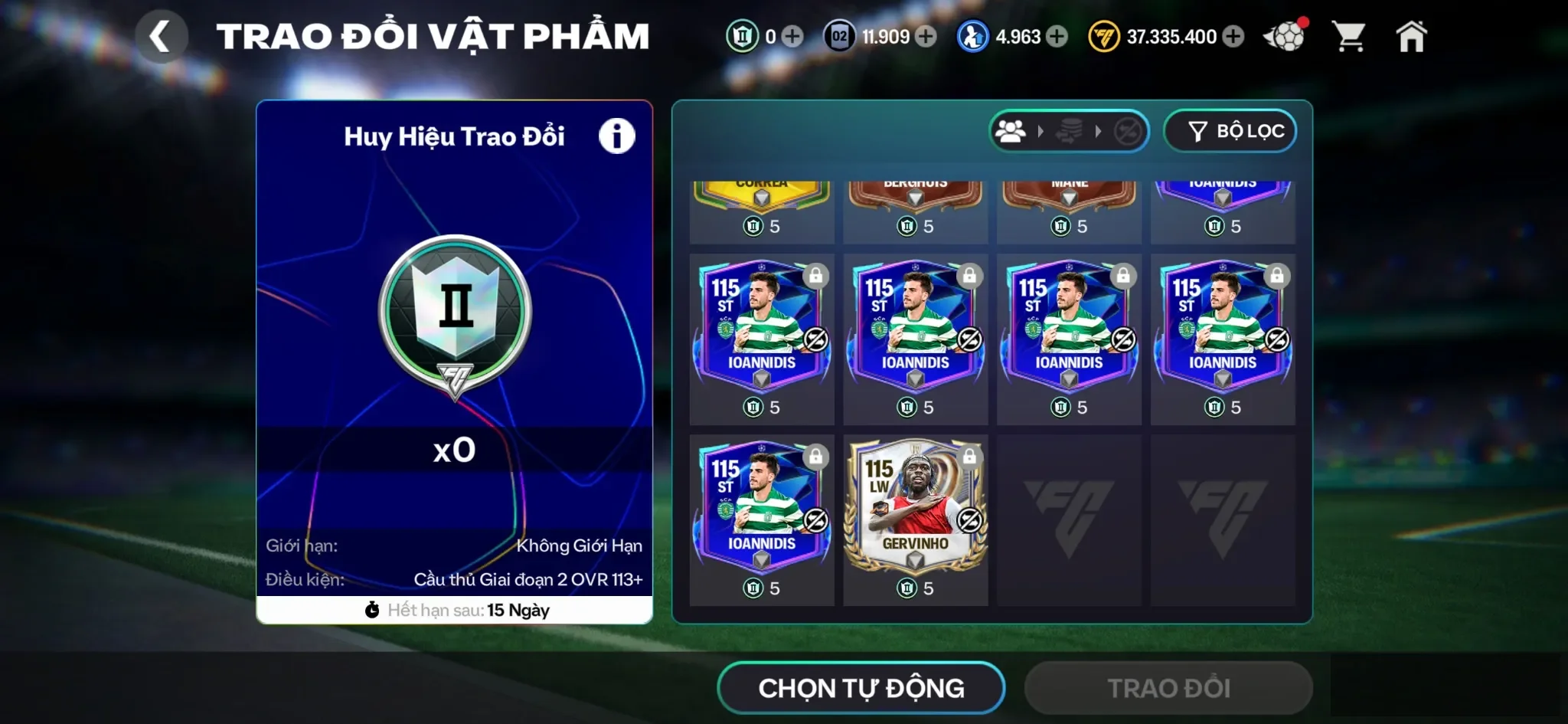The width and height of the screenshot is (1568, 724).
Task: Open the Huy Hiệu Trao Đổi info icon
Action: pos(617,134)
